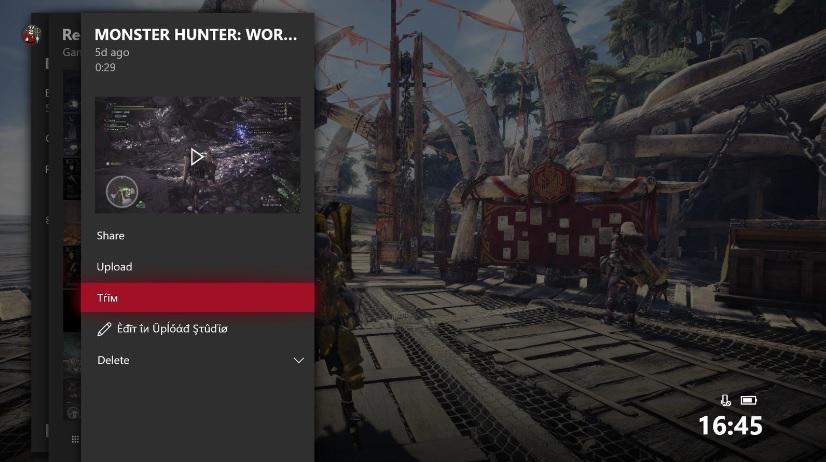This screenshot has height=462, width=826.
Task: Choose the Delete menu entry
Action: coord(113,360)
